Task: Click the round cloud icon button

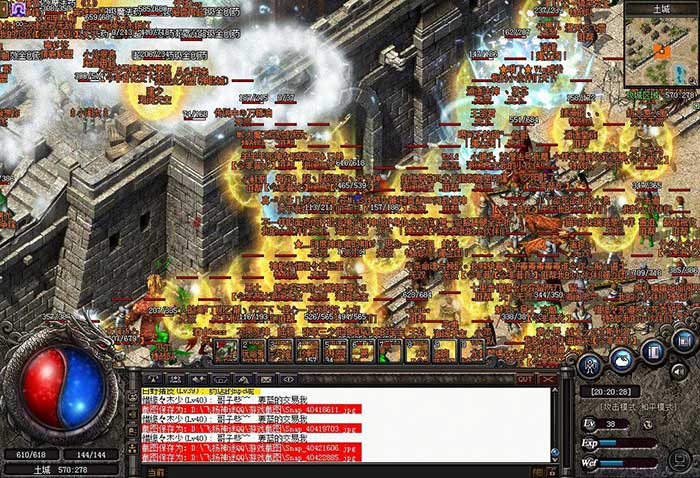Action: click(x=622, y=358)
